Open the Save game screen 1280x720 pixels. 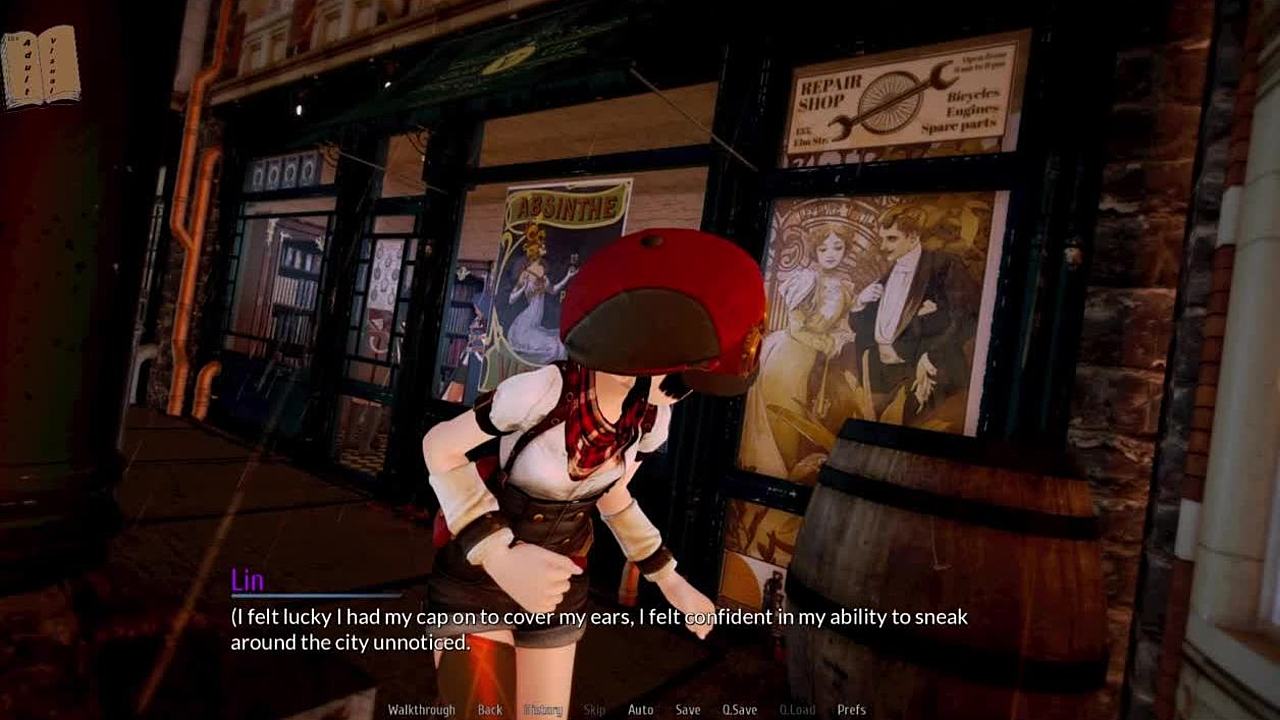pos(688,710)
